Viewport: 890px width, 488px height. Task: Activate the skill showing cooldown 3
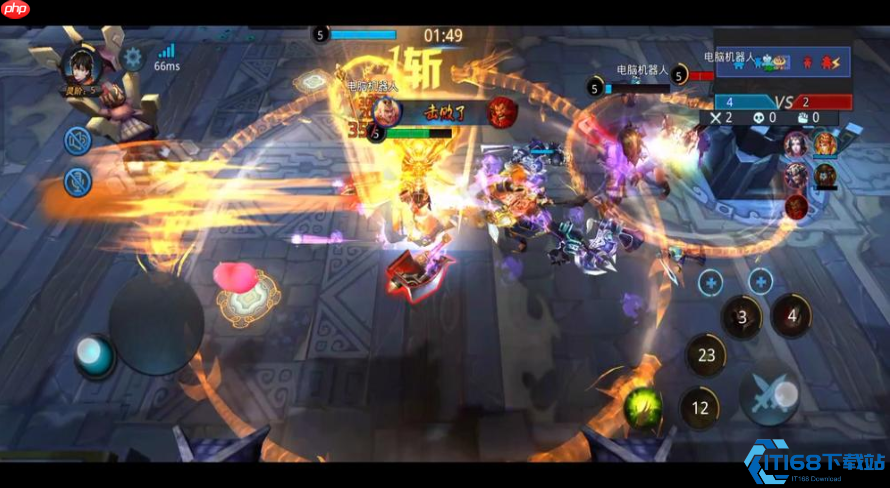click(x=741, y=318)
